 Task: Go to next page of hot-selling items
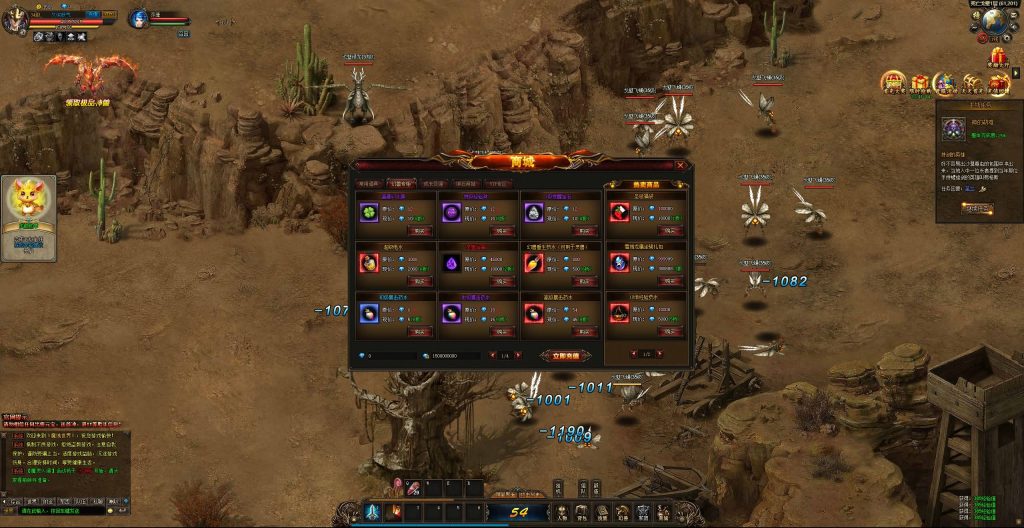pyautogui.click(x=660, y=354)
